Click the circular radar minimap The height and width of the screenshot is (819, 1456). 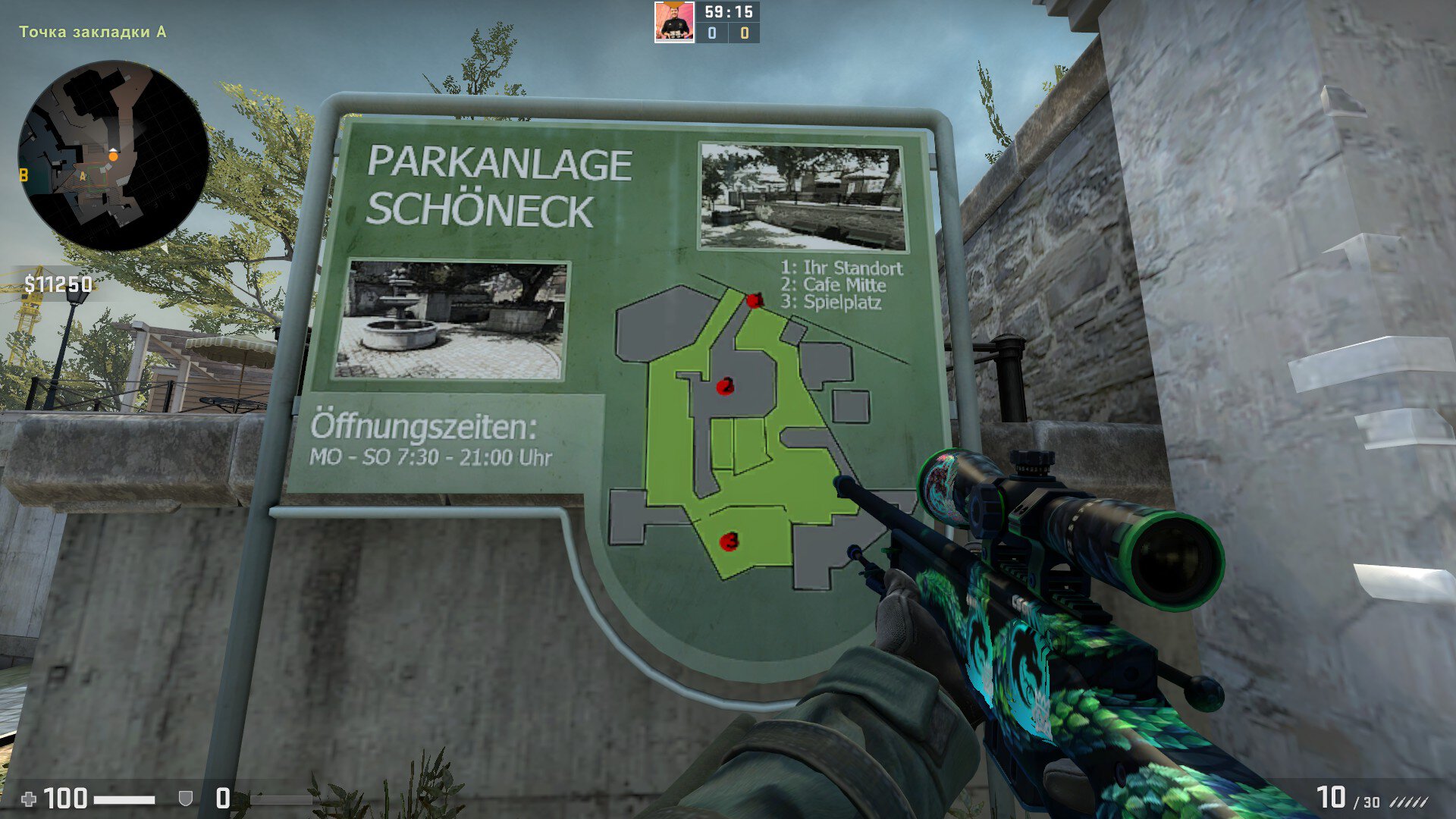[x=113, y=155]
